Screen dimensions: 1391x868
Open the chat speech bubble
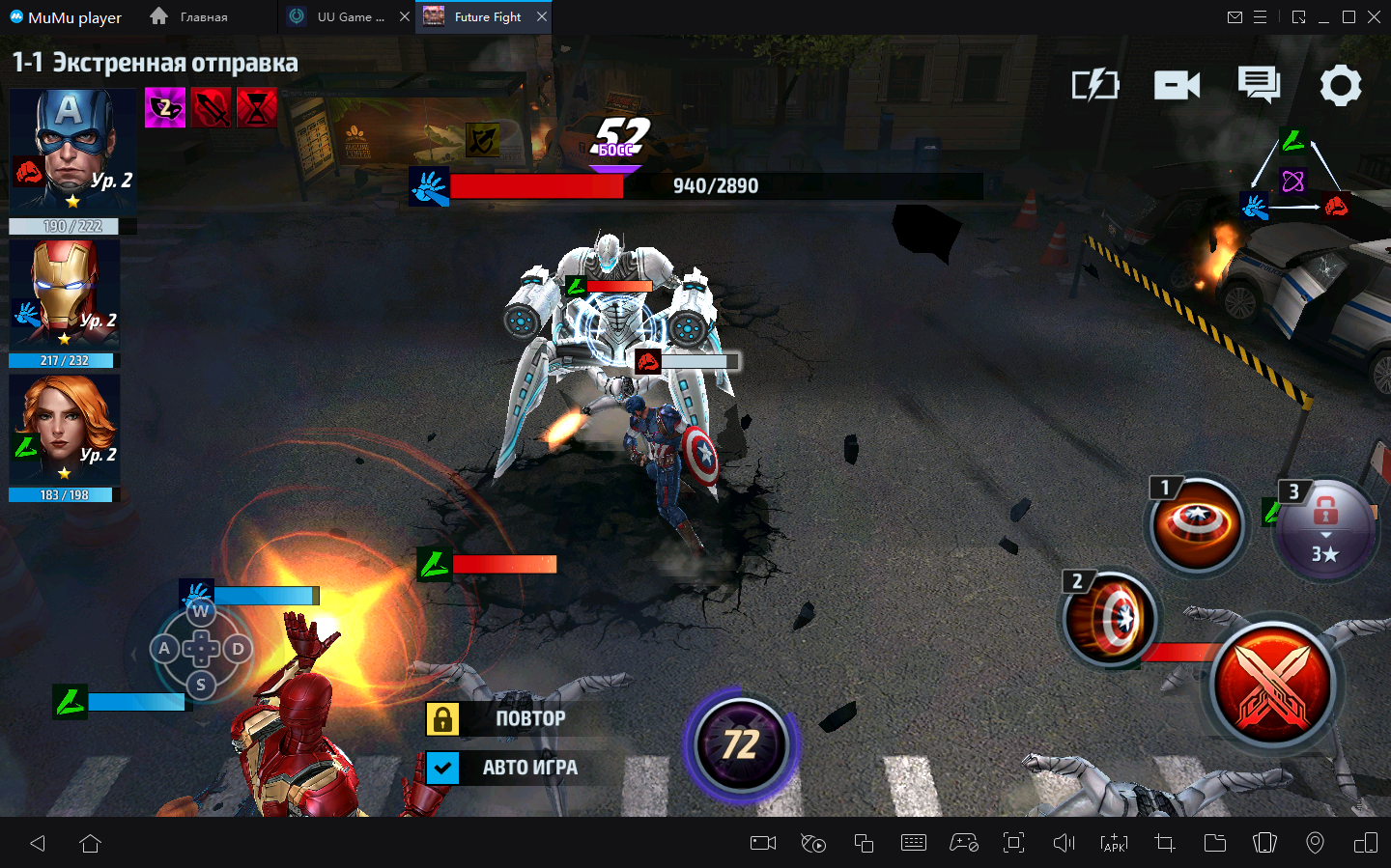(x=1259, y=85)
